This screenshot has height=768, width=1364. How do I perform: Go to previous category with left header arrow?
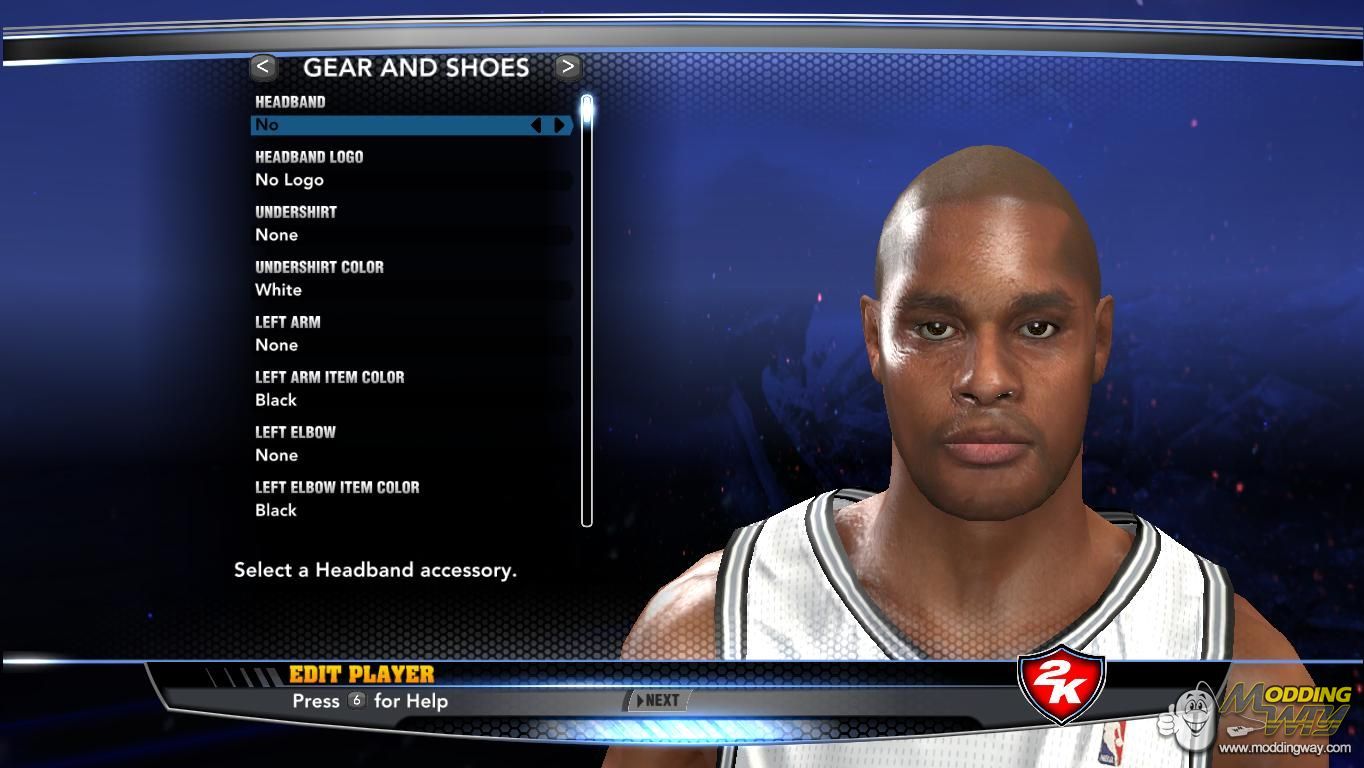click(263, 67)
